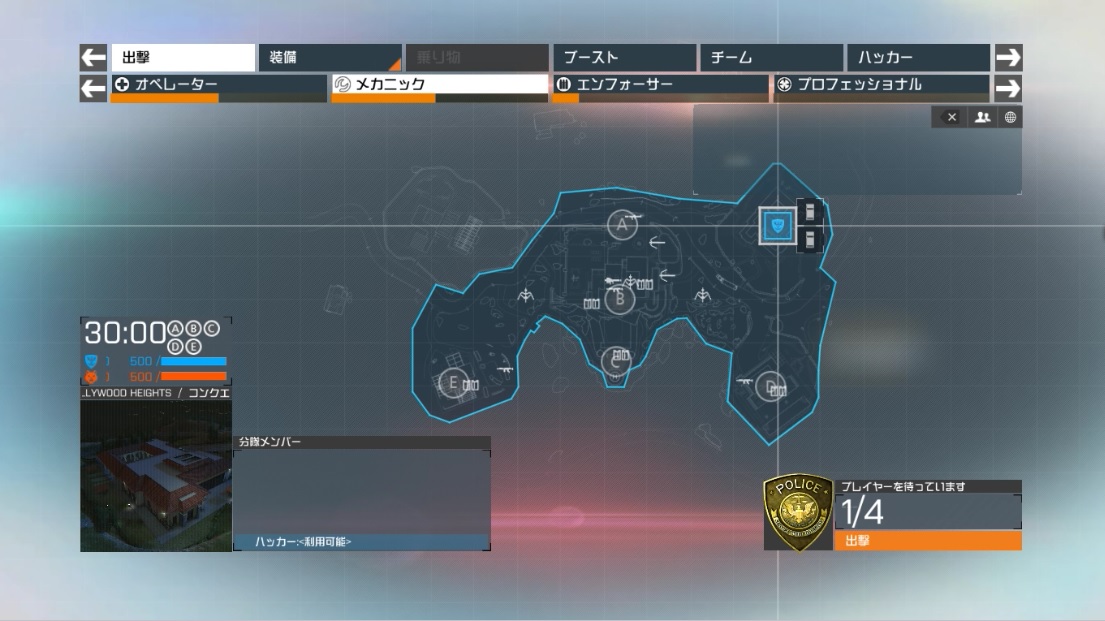
Task: Click the right arrow beside the ハッカー tab
Action: [x=1008, y=58]
